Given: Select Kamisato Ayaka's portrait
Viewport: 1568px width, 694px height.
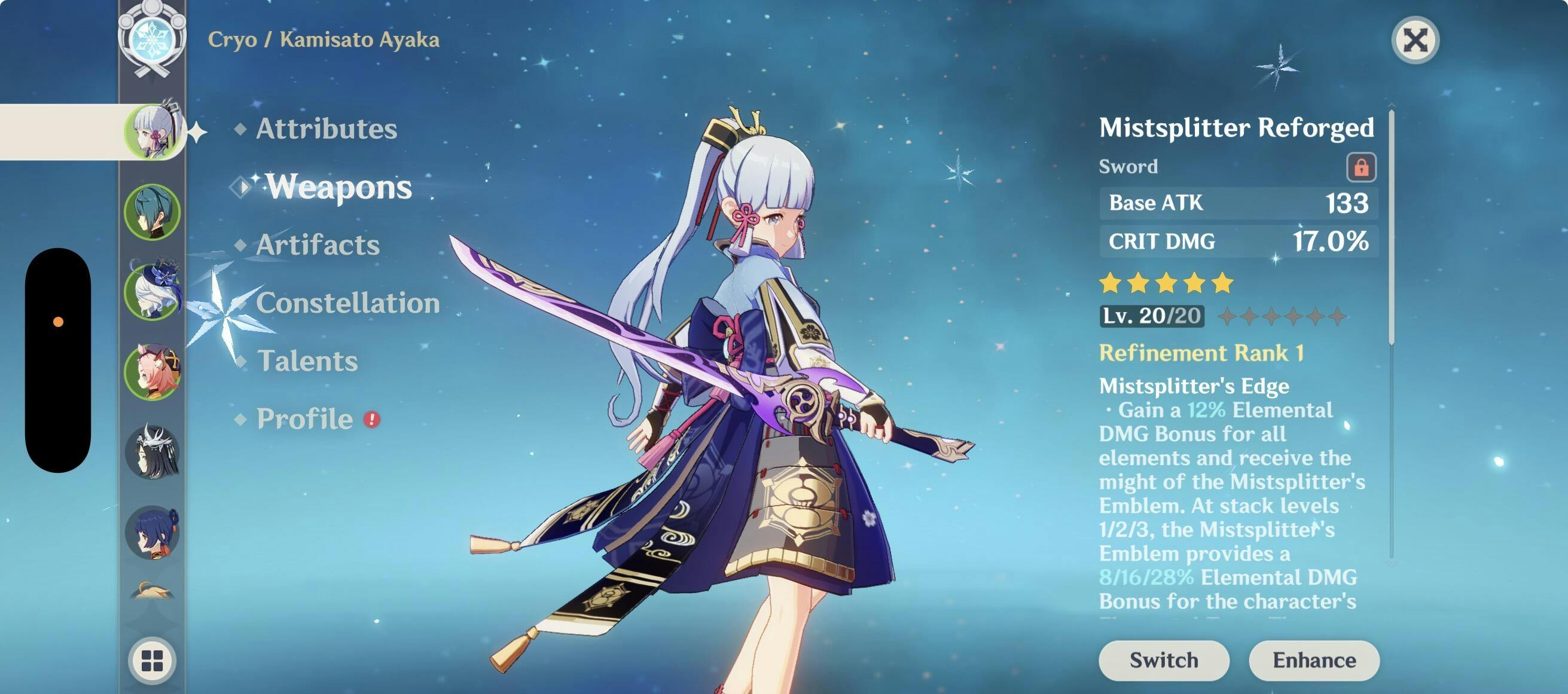Looking at the screenshot, I should click(x=152, y=132).
